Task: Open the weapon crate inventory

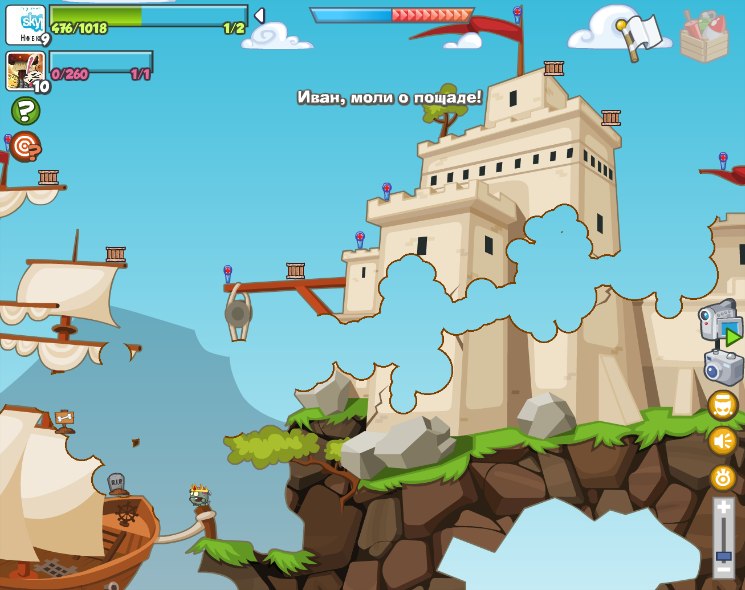Action: click(x=704, y=37)
